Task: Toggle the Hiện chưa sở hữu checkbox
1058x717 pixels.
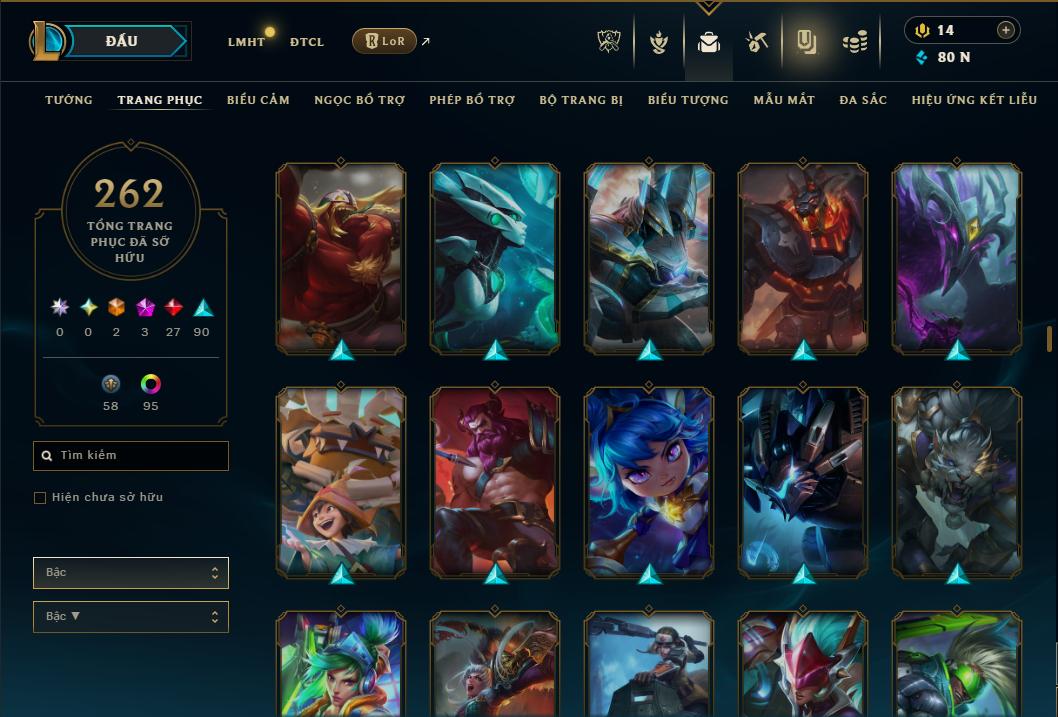Action: (x=40, y=498)
